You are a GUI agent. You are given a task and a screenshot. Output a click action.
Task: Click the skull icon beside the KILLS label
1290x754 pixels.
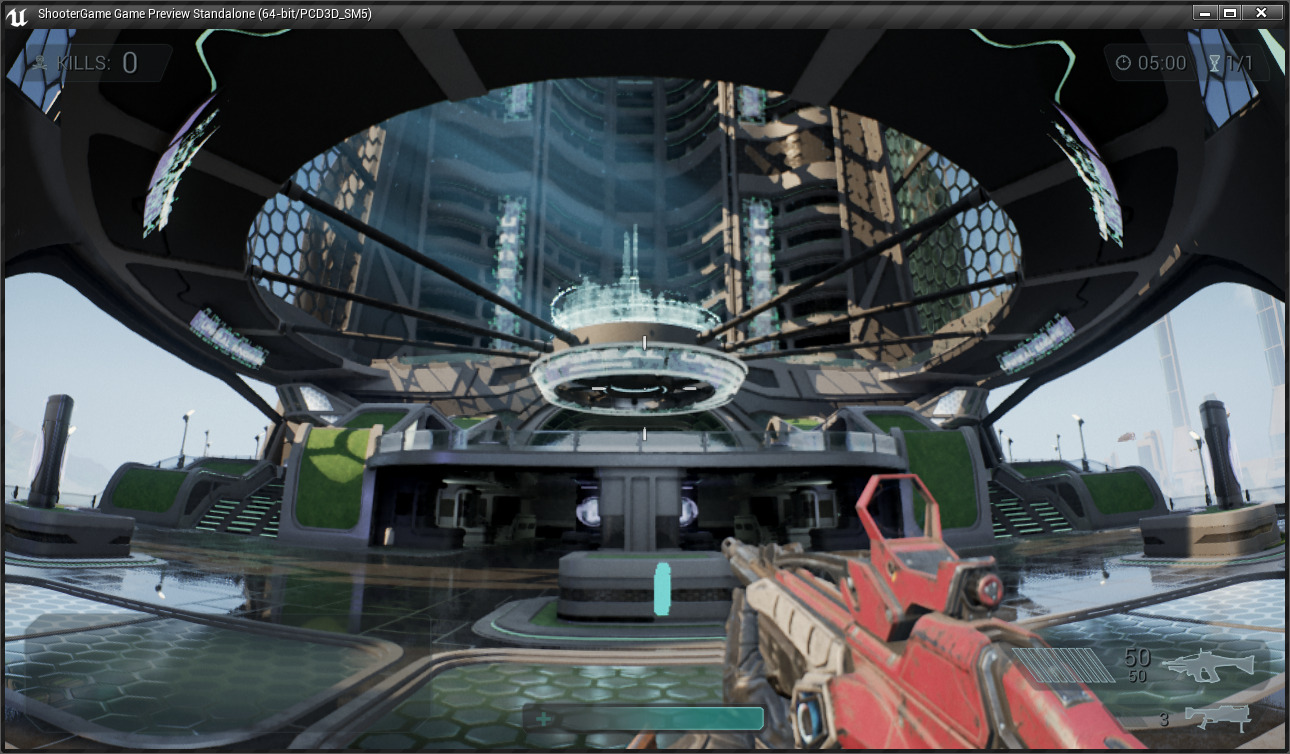coord(42,63)
